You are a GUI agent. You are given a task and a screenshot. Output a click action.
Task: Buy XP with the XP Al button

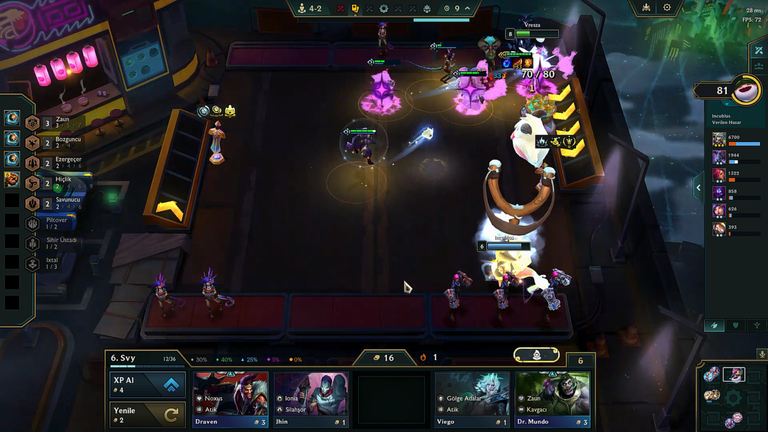[148, 386]
